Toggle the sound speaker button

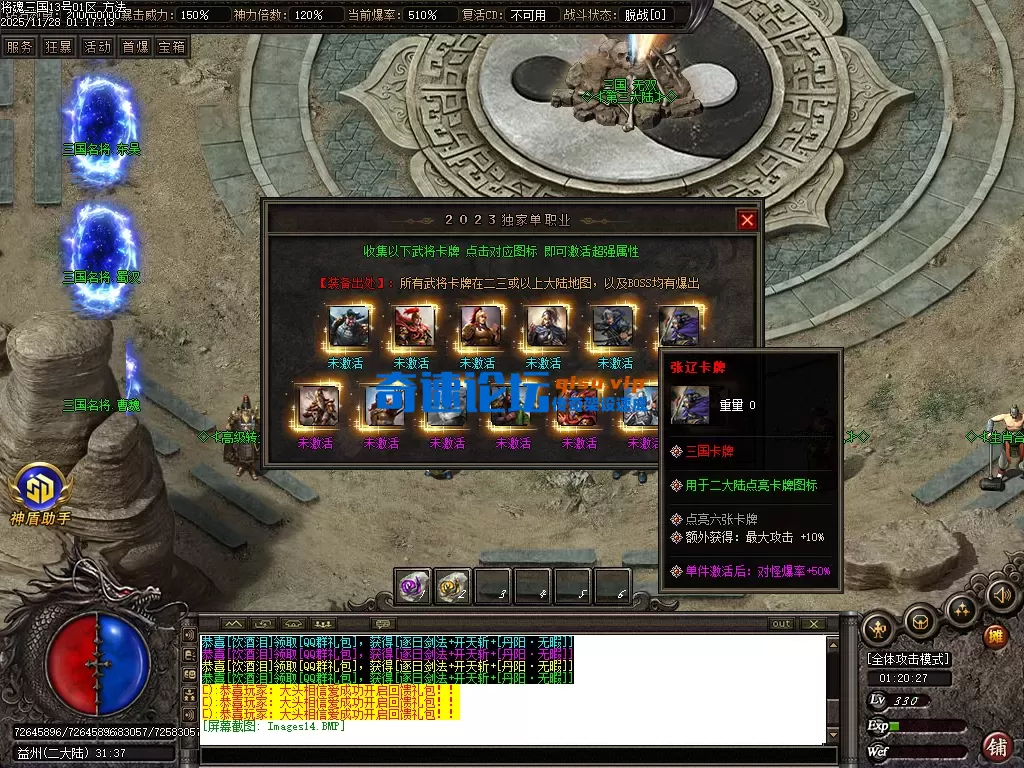click(x=1002, y=596)
